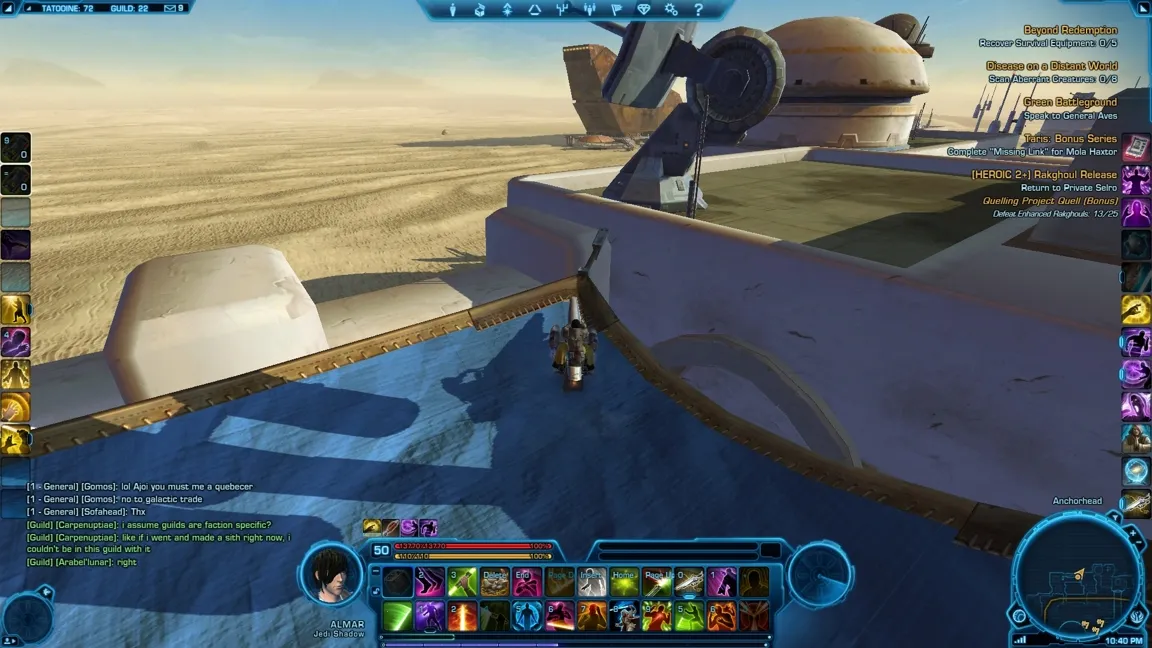Open the gear-shaped preferences menu
Viewport: 1152px width, 648px height.
click(x=671, y=10)
